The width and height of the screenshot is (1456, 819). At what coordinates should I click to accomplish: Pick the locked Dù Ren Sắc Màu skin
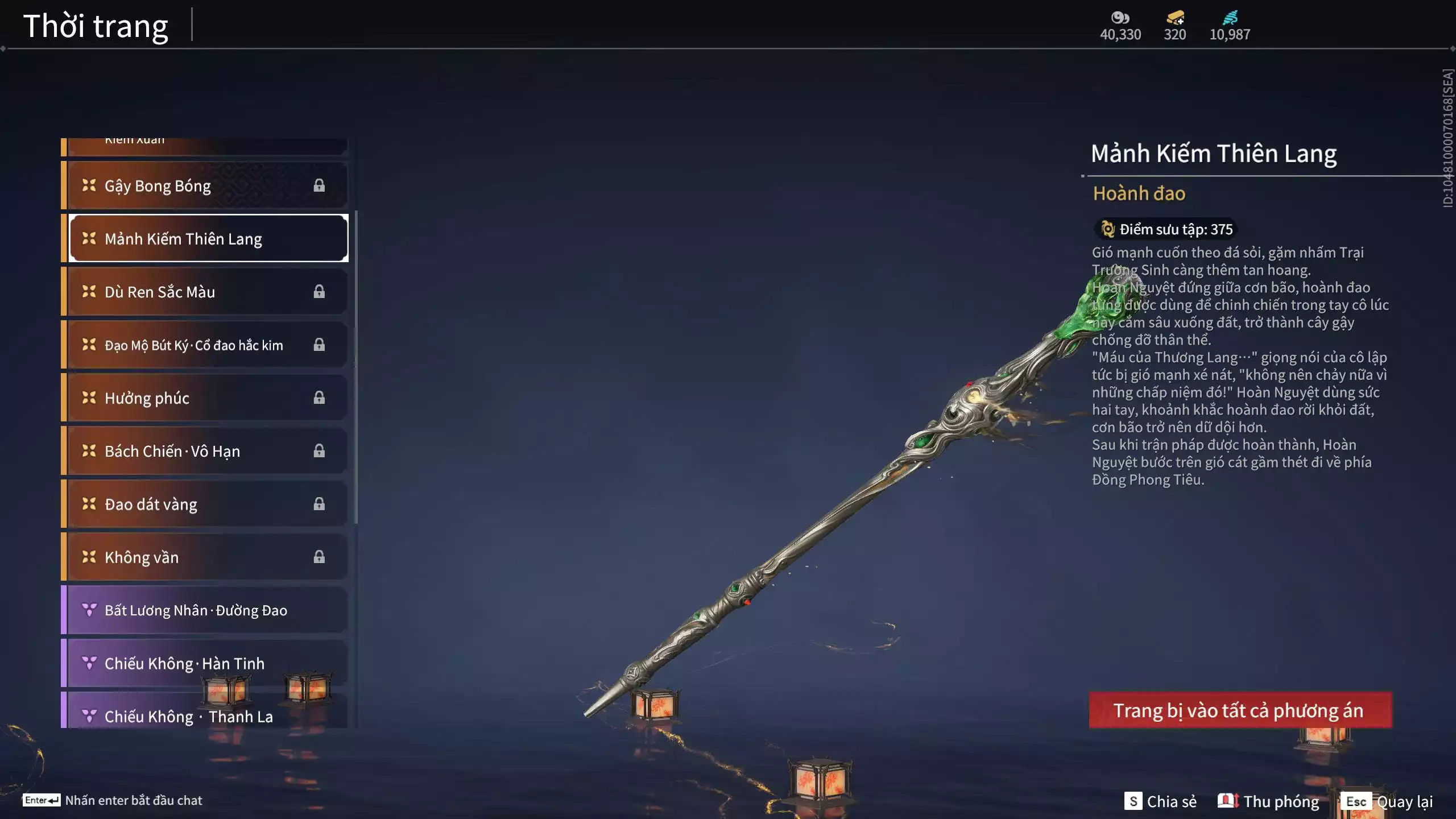coord(205,292)
